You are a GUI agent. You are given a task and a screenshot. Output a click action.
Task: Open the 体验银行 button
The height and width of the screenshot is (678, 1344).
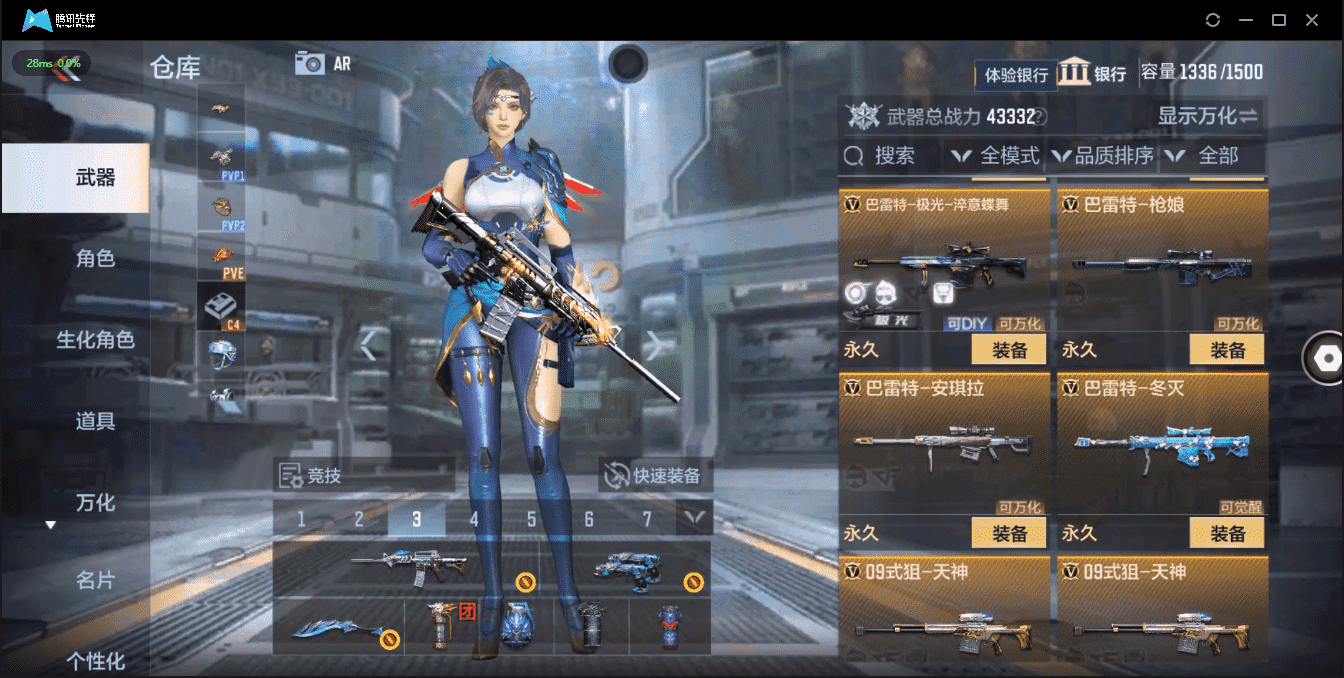[1015, 74]
